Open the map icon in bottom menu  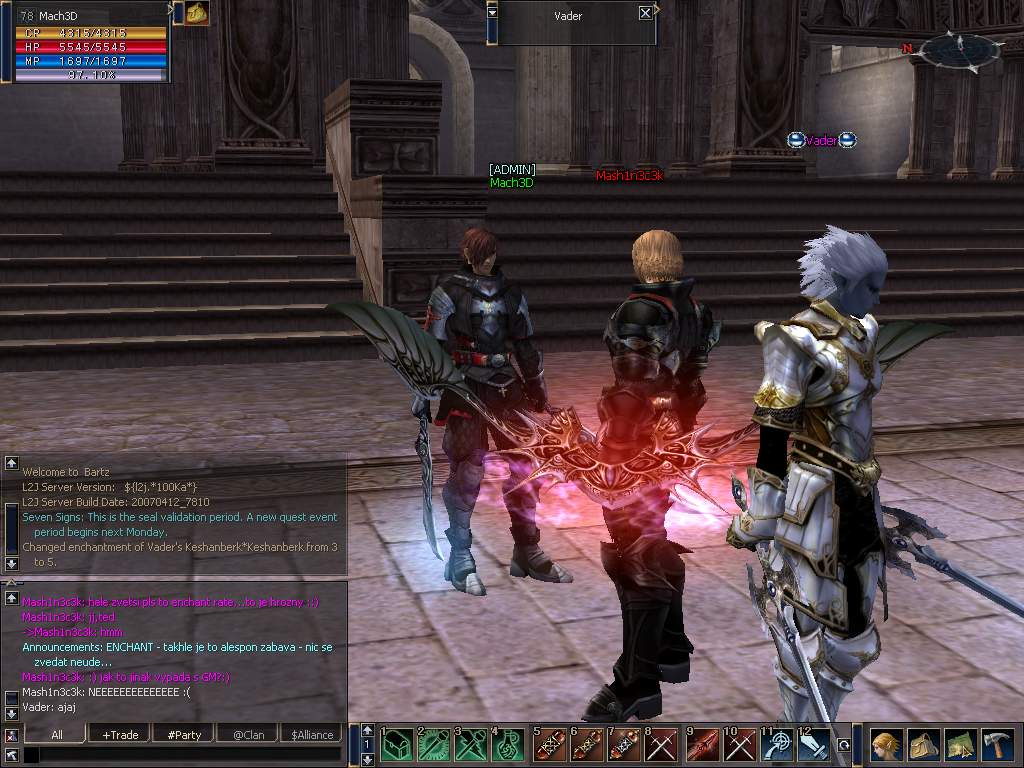(x=960, y=745)
